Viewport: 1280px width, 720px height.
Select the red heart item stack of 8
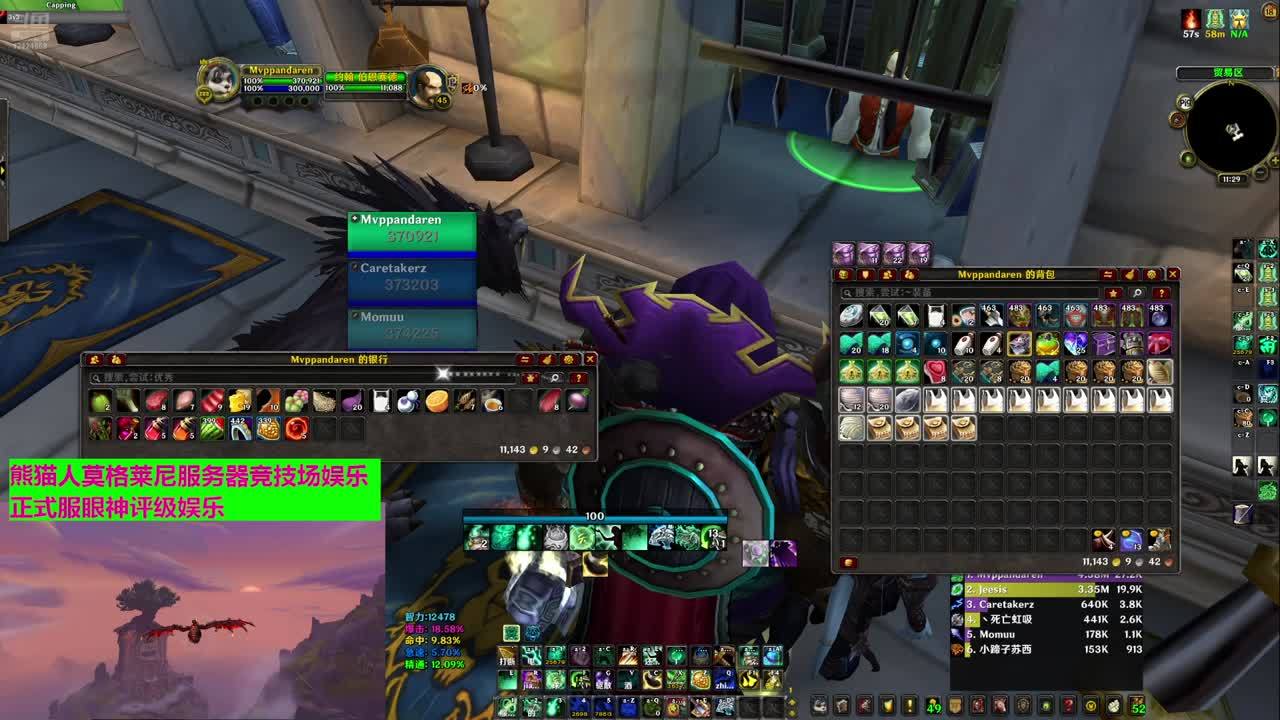point(935,372)
